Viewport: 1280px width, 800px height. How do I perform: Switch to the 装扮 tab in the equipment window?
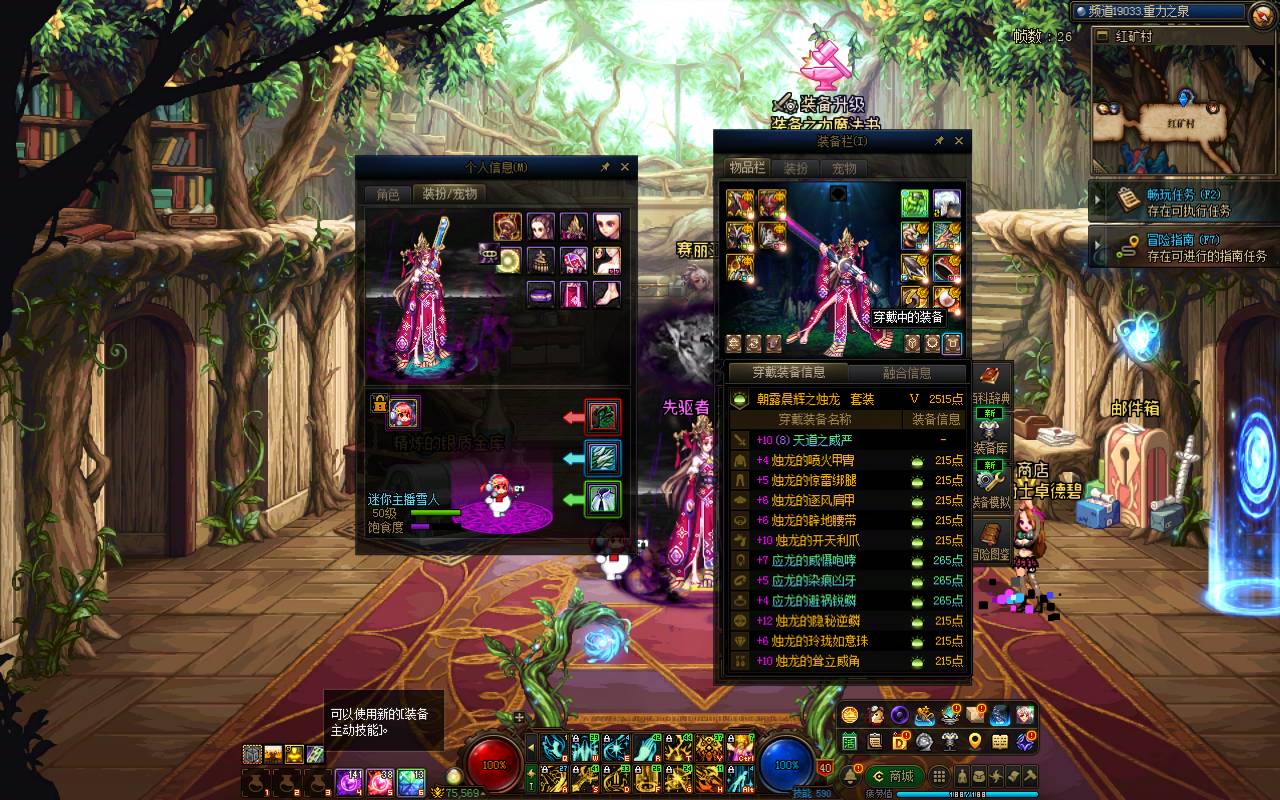point(796,169)
